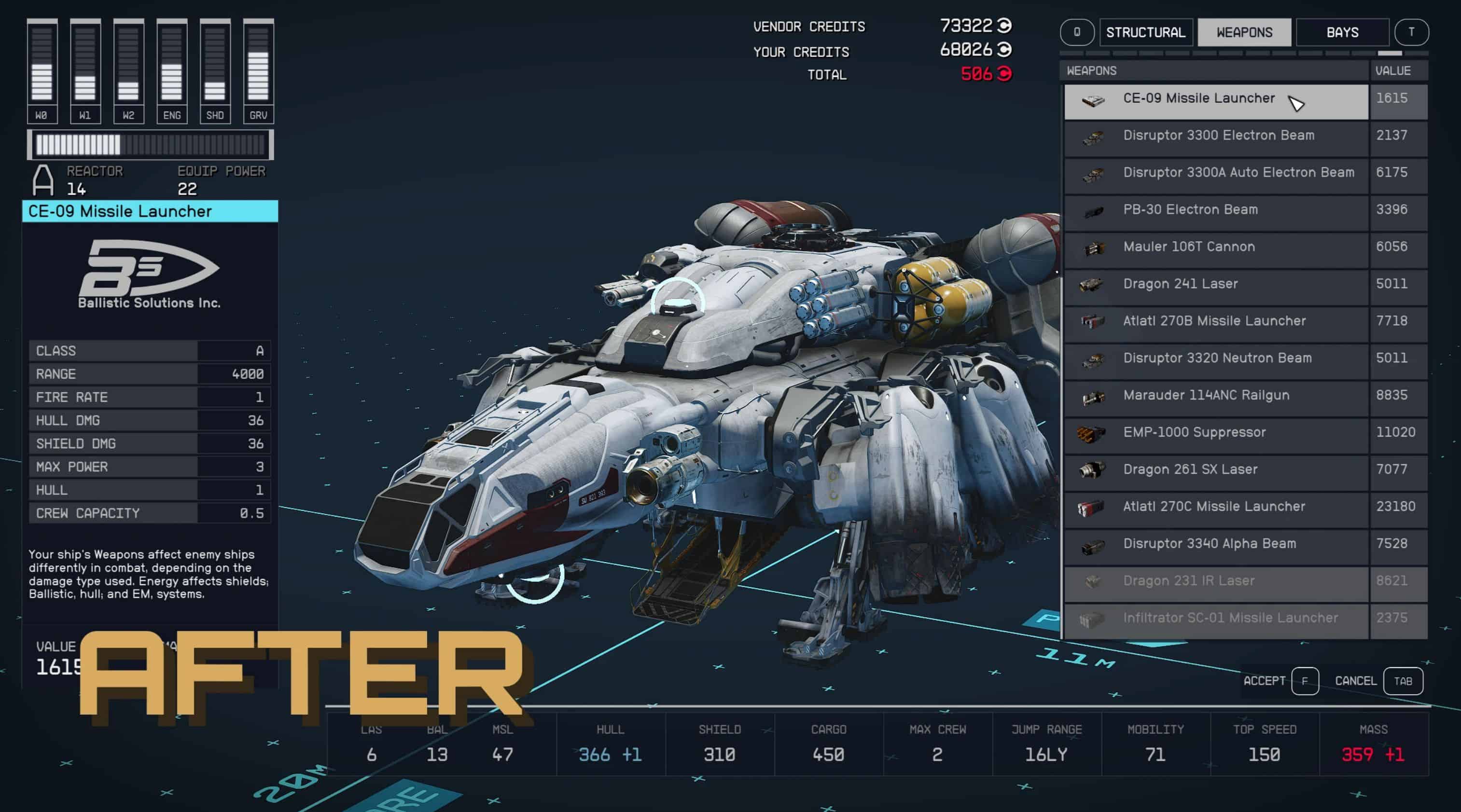Pick Infiltrator SC-01 Missile Launcher
The image size is (1461, 812).
click(1230, 619)
